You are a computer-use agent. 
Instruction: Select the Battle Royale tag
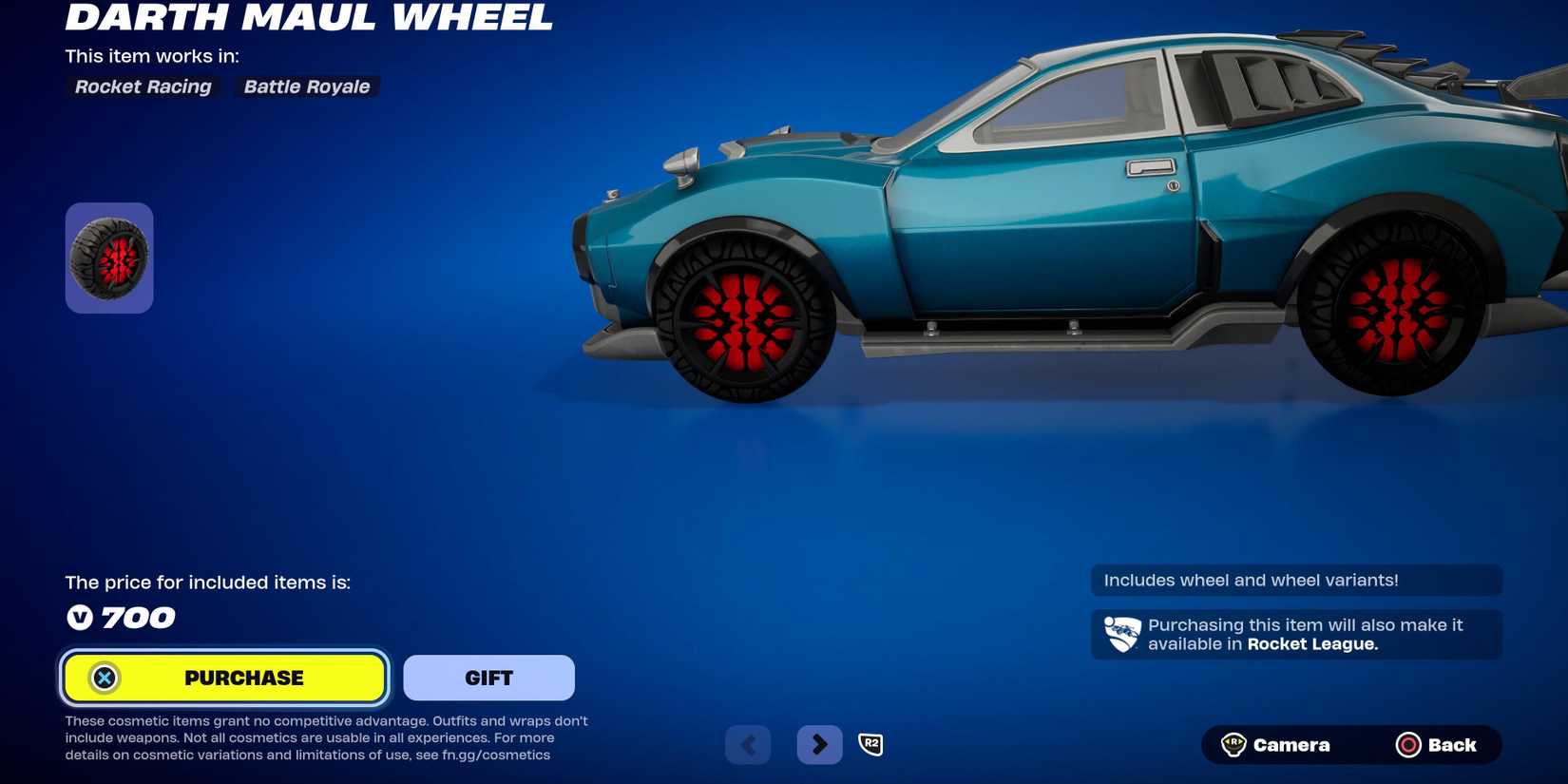pos(306,86)
